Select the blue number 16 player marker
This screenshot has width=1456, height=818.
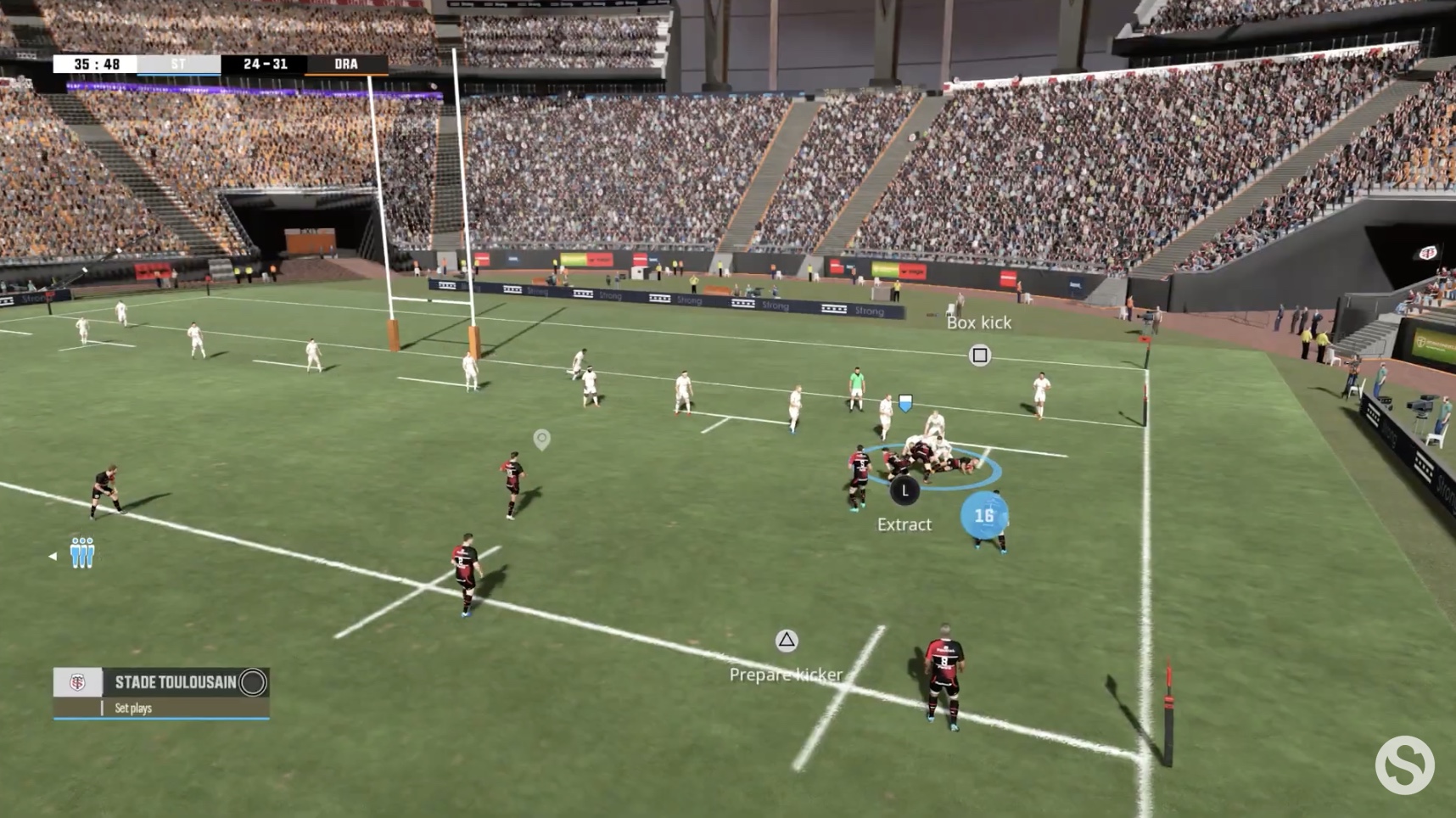(983, 516)
